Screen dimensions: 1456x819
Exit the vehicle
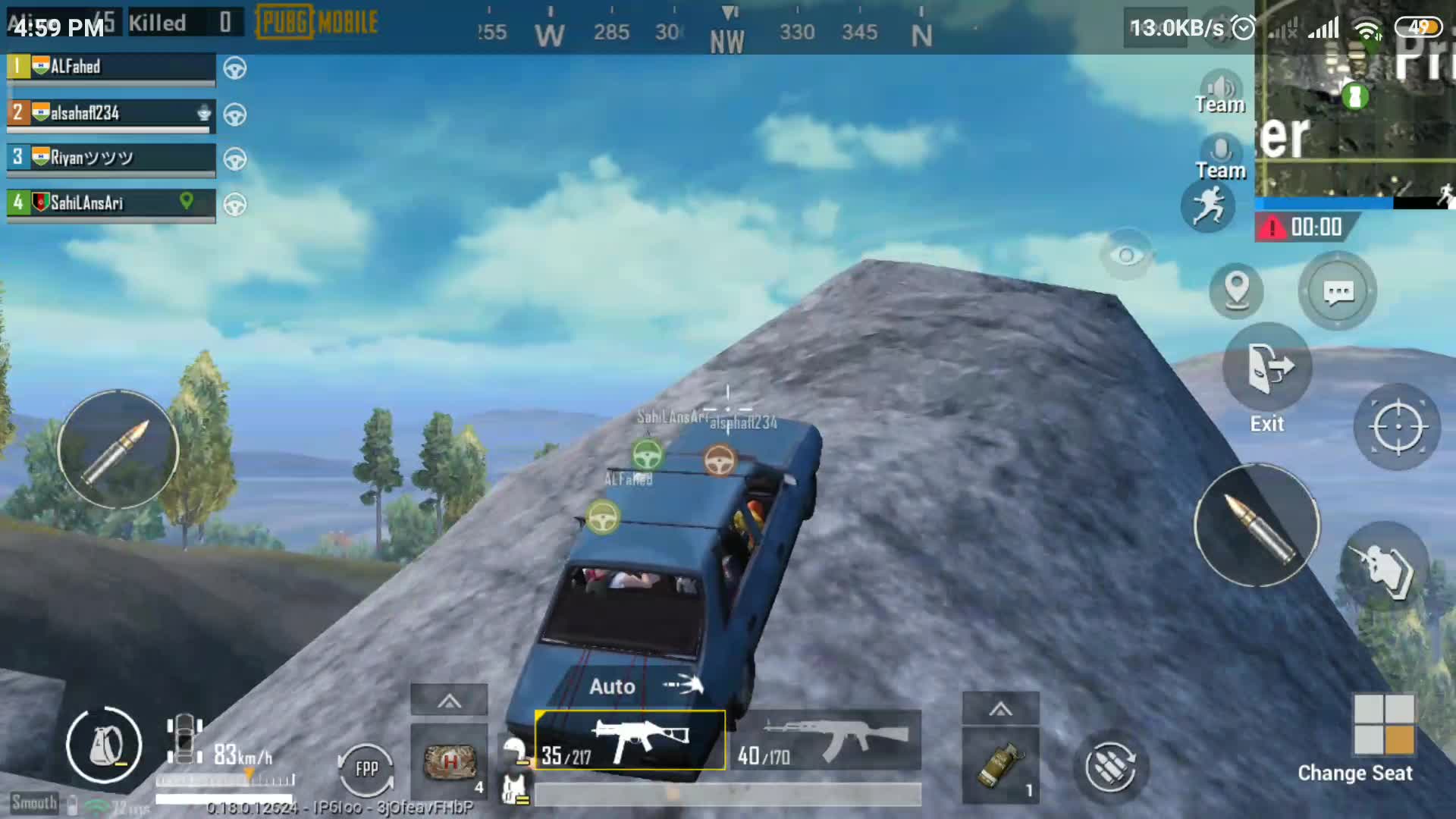point(1268,369)
